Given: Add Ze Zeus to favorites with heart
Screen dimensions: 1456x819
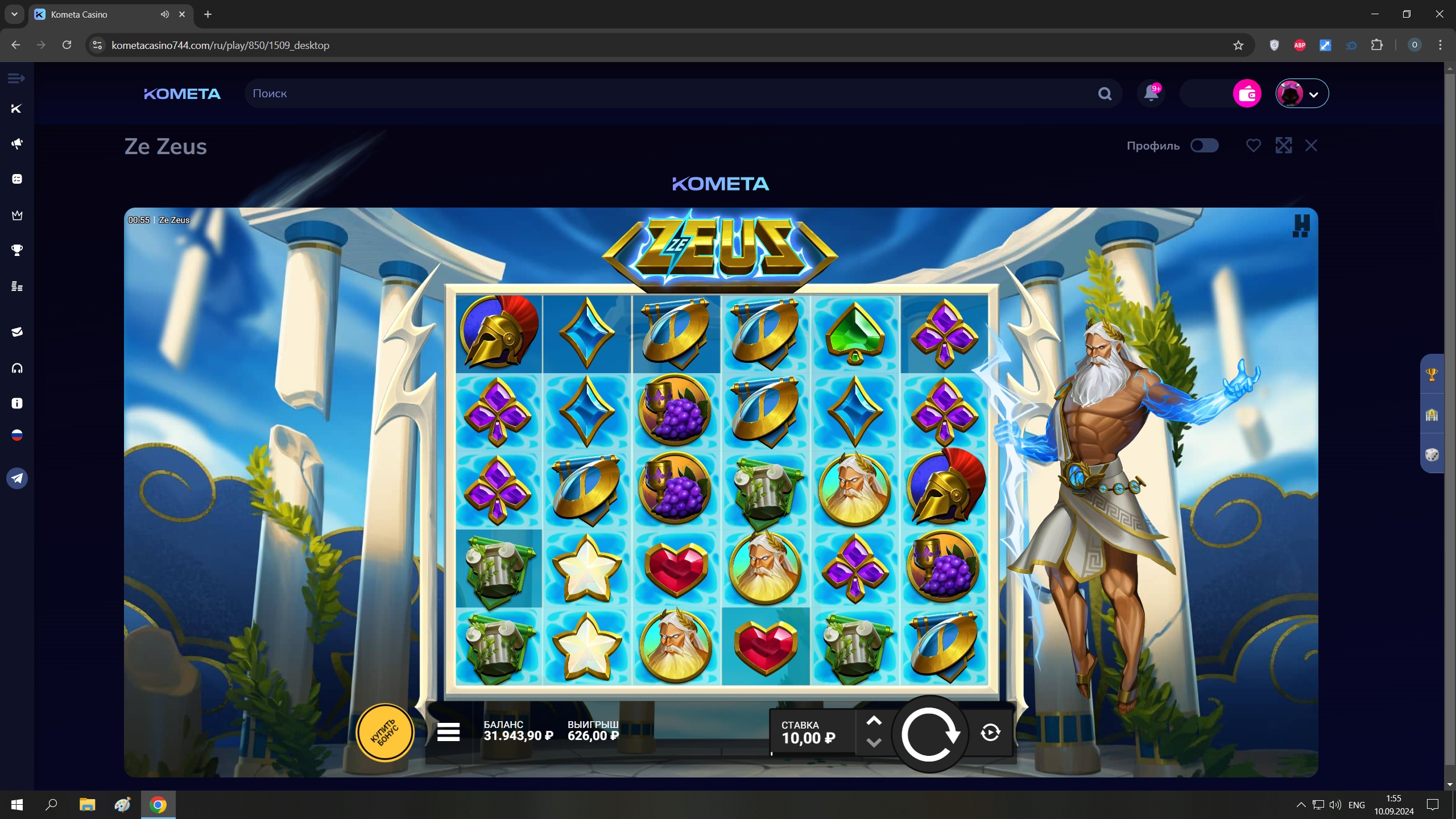Looking at the screenshot, I should [1253, 146].
